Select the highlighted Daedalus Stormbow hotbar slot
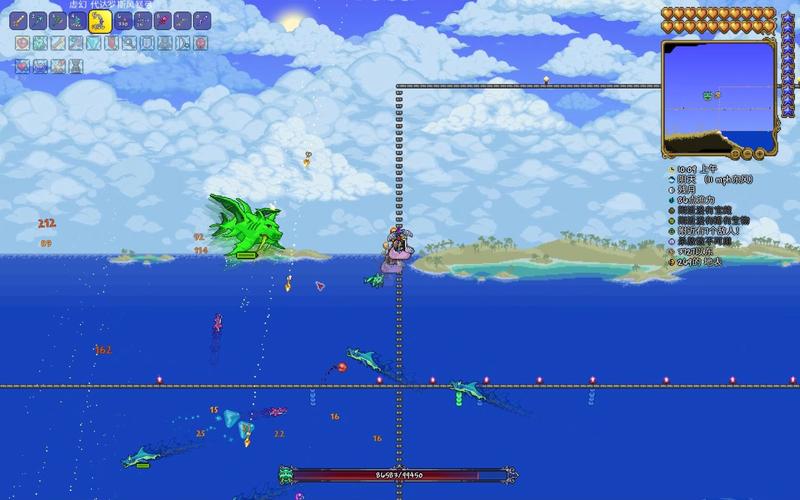 click(x=100, y=21)
